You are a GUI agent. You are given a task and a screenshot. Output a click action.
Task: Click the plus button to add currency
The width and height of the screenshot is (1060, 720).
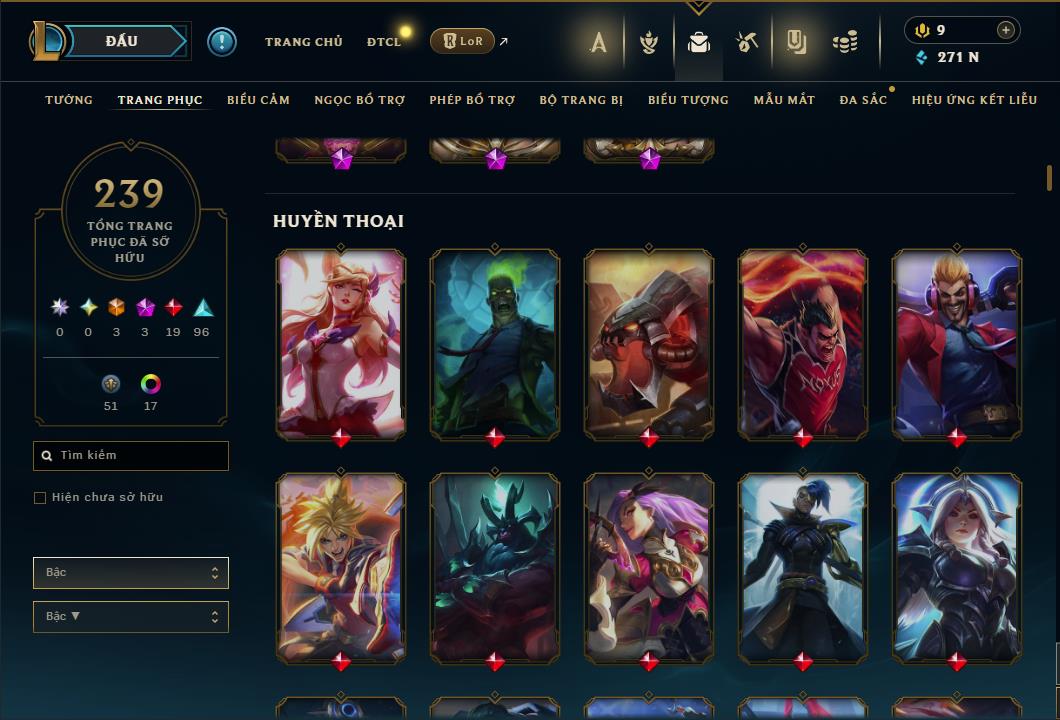point(1005,30)
